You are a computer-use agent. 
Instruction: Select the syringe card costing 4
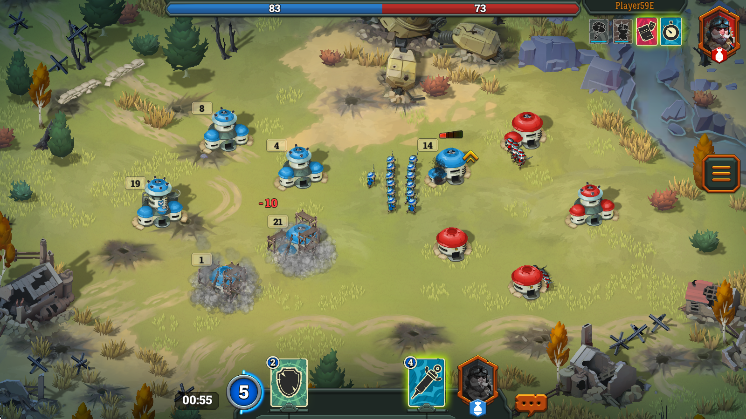(x=425, y=382)
